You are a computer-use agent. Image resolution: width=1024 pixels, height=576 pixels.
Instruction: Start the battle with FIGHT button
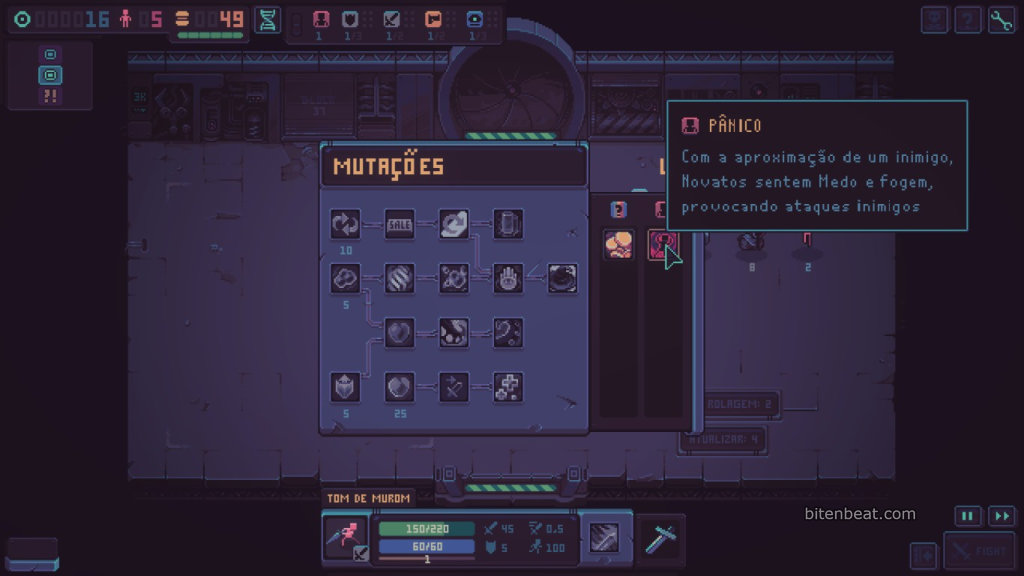tap(979, 550)
